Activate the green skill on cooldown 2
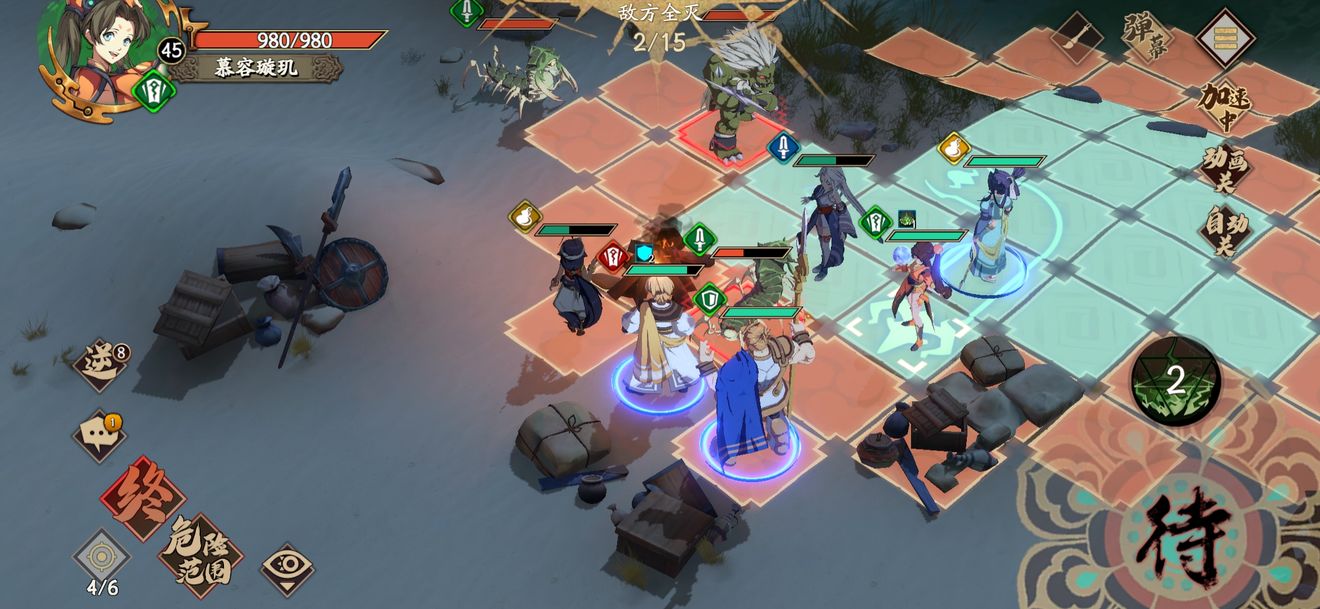The image size is (1320, 609). (1175, 381)
